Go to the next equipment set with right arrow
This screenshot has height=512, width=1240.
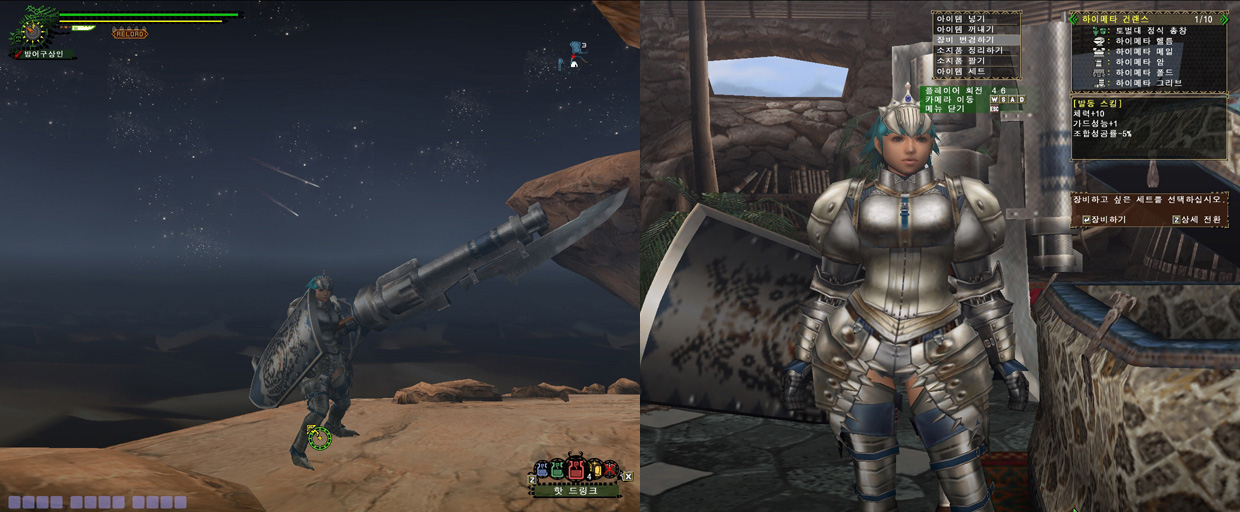click(x=1223, y=18)
